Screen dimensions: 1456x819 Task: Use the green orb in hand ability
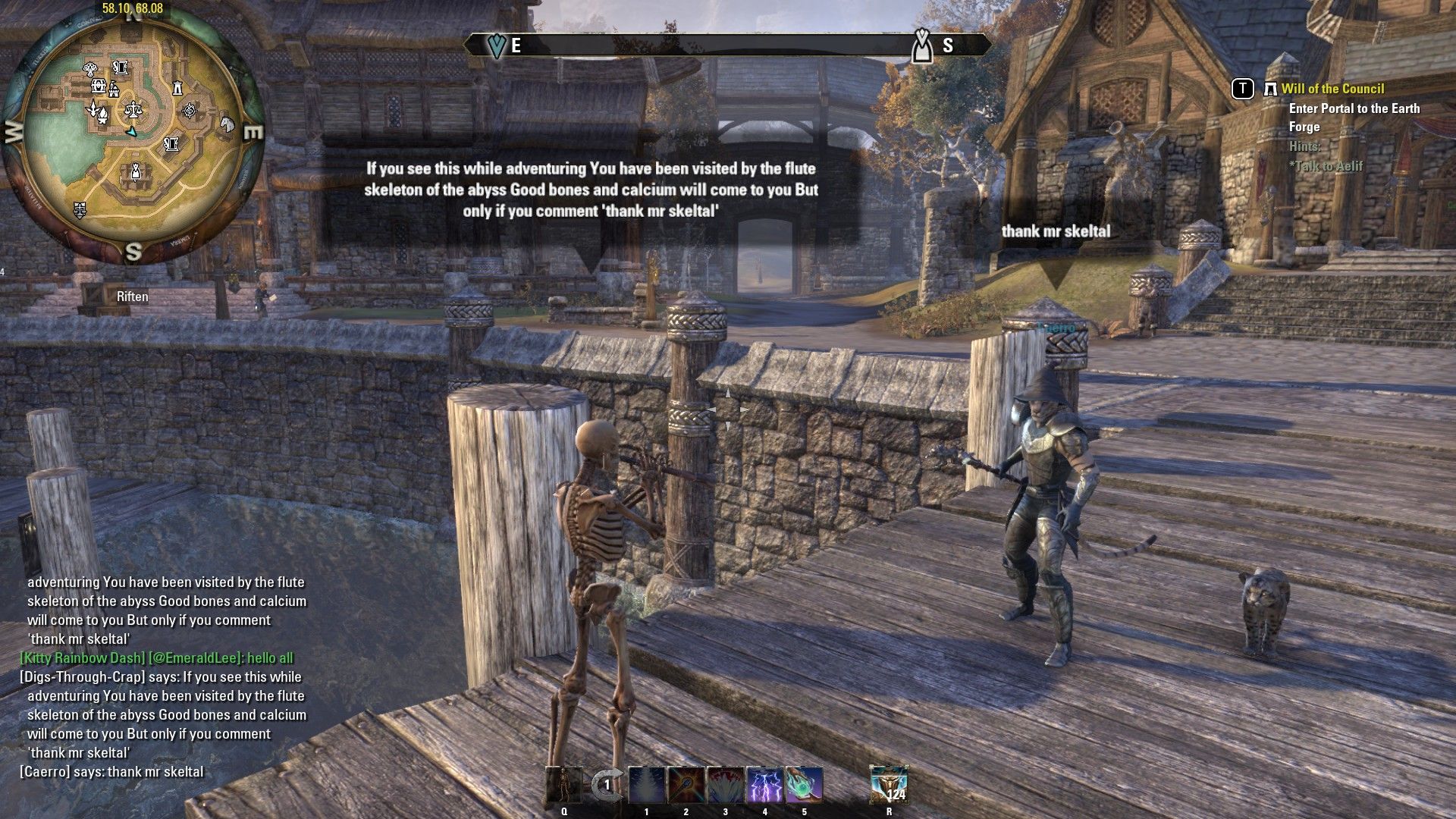coord(804,785)
